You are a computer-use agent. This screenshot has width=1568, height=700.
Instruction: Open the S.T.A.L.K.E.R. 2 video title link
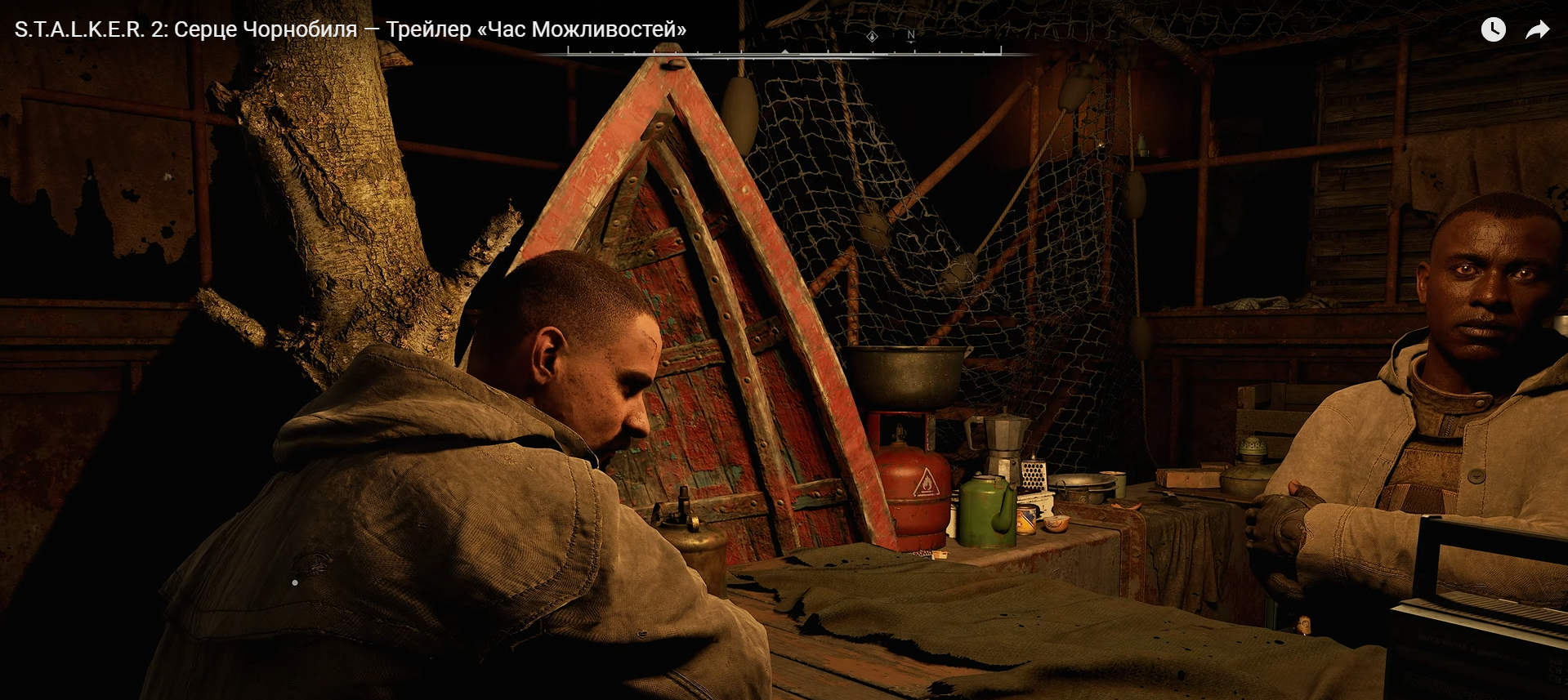pyautogui.click(x=351, y=29)
